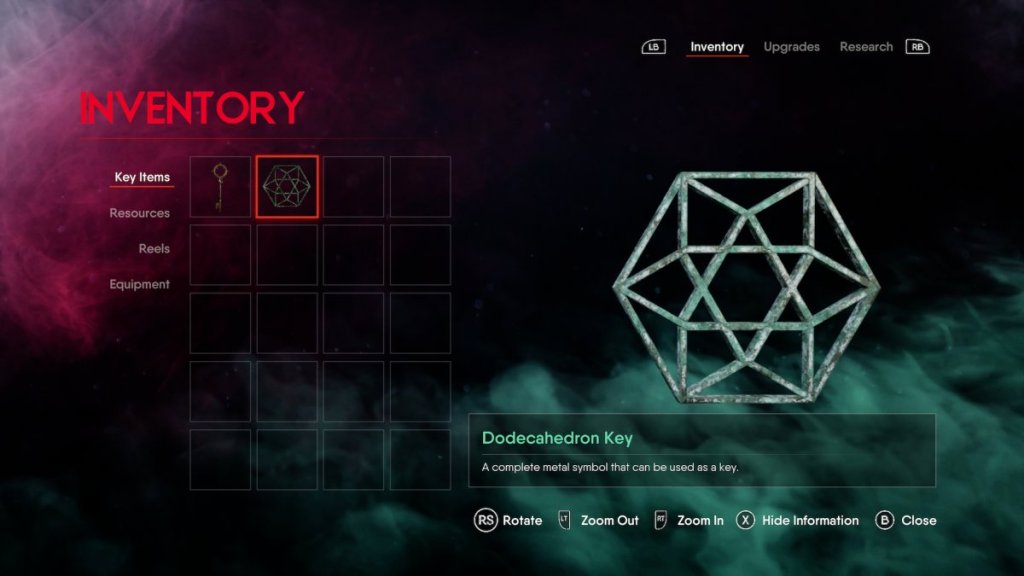Select the old brass key slot
The height and width of the screenshot is (576, 1024).
220,187
